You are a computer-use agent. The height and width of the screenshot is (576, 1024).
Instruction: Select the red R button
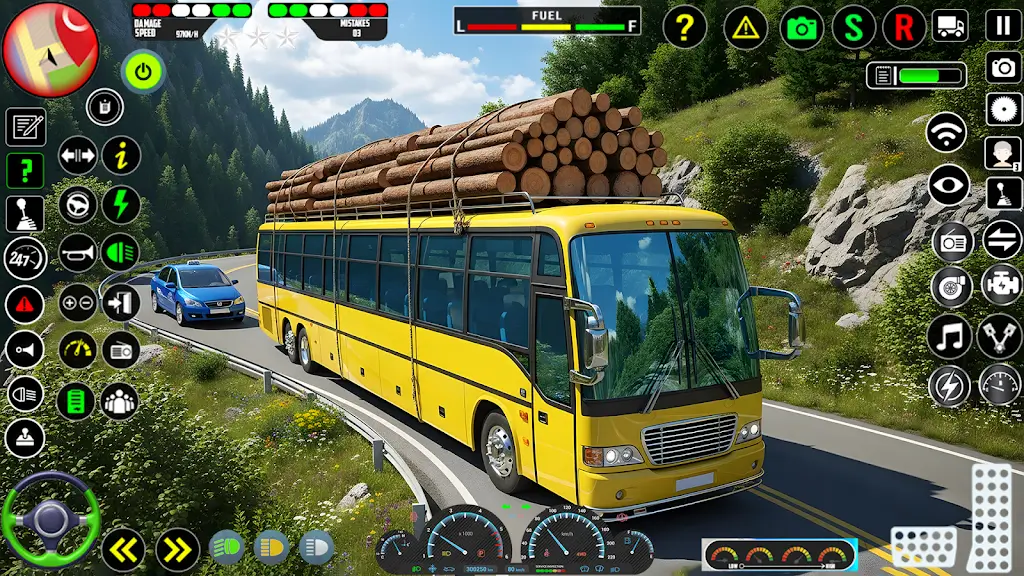pos(903,27)
